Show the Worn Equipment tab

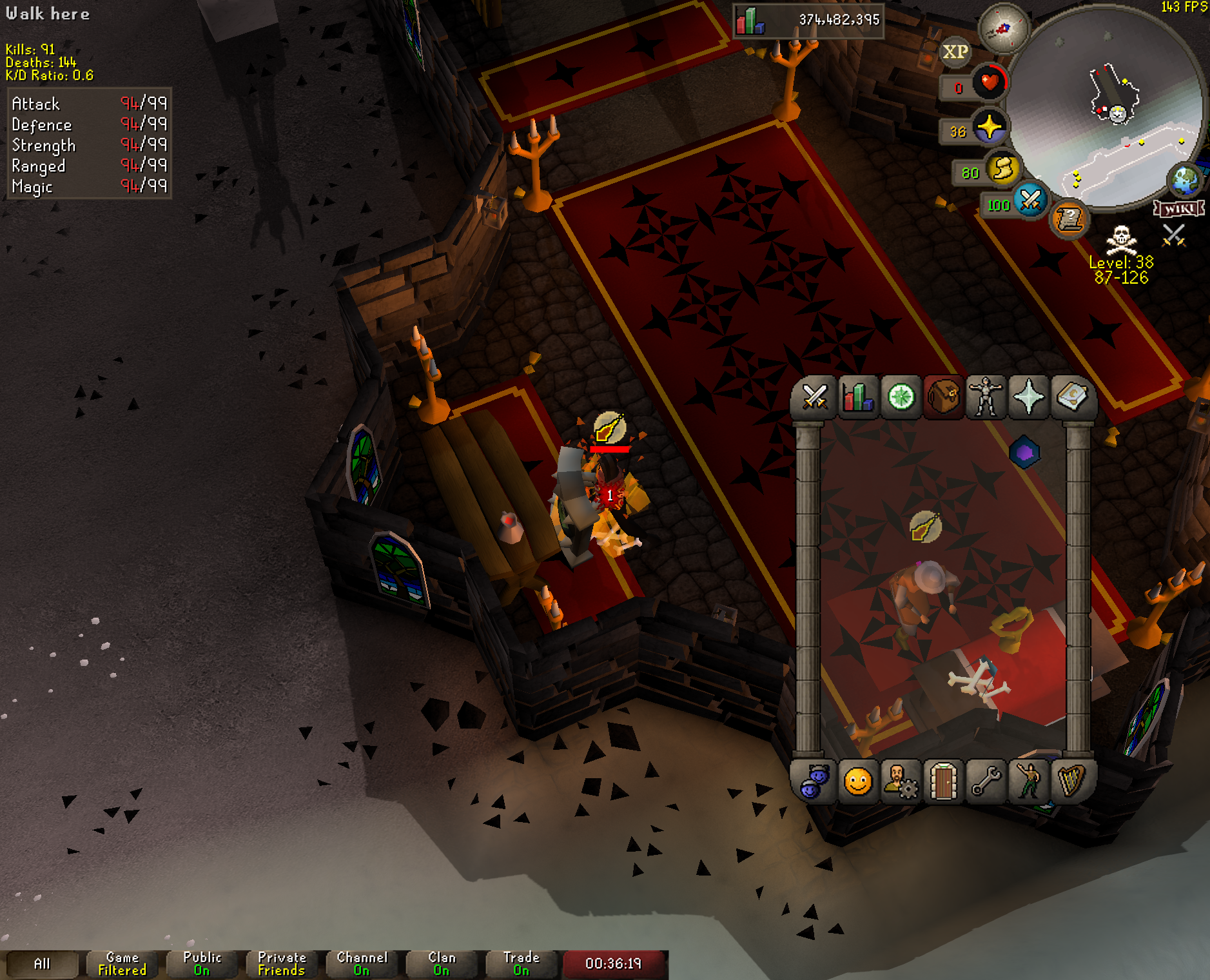pyautogui.click(x=986, y=397)
